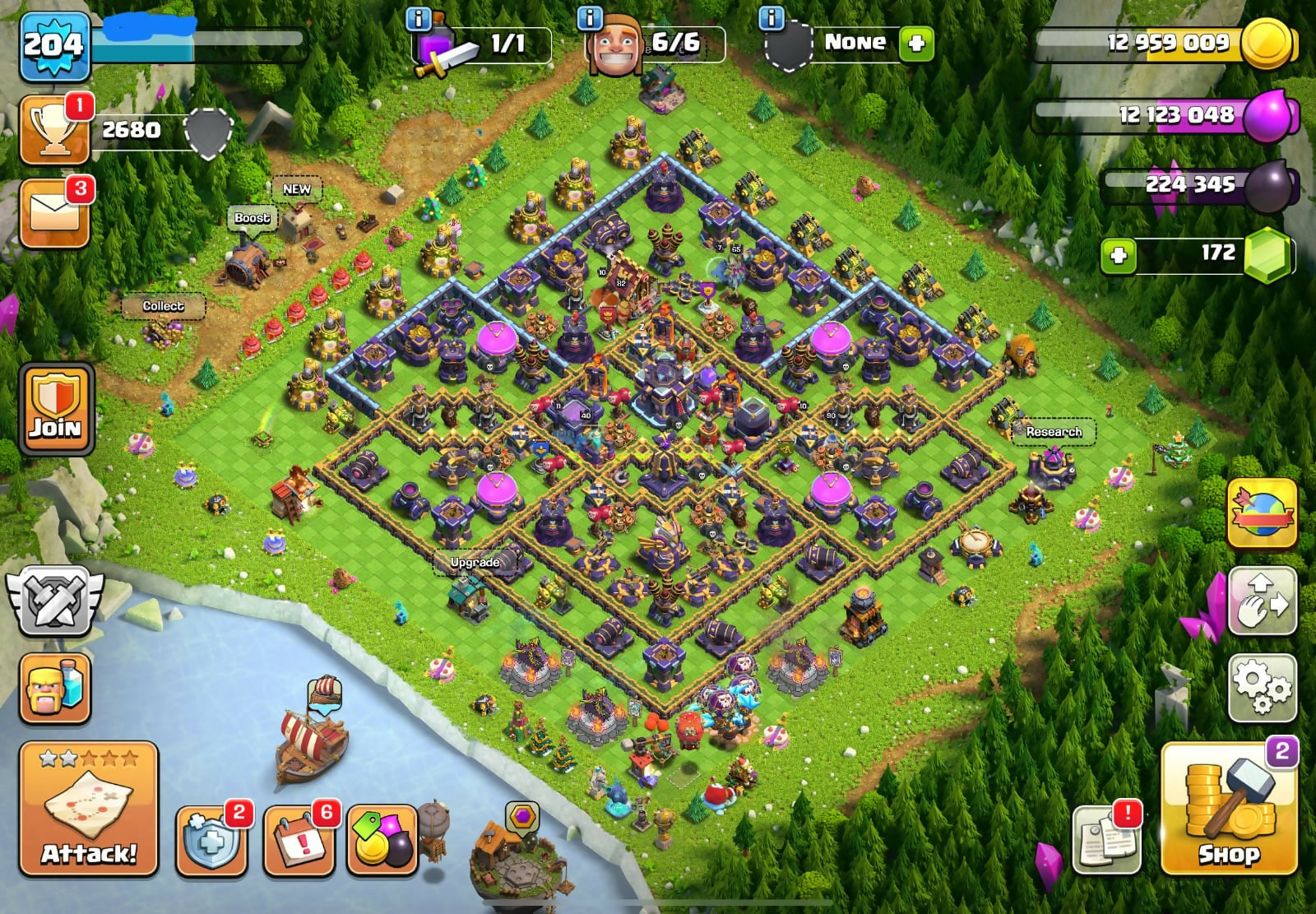Image resolution: width=1316 pixels, height=914 pixels.
Task: Show info for the army sword counter
Action: click(419, 19)
